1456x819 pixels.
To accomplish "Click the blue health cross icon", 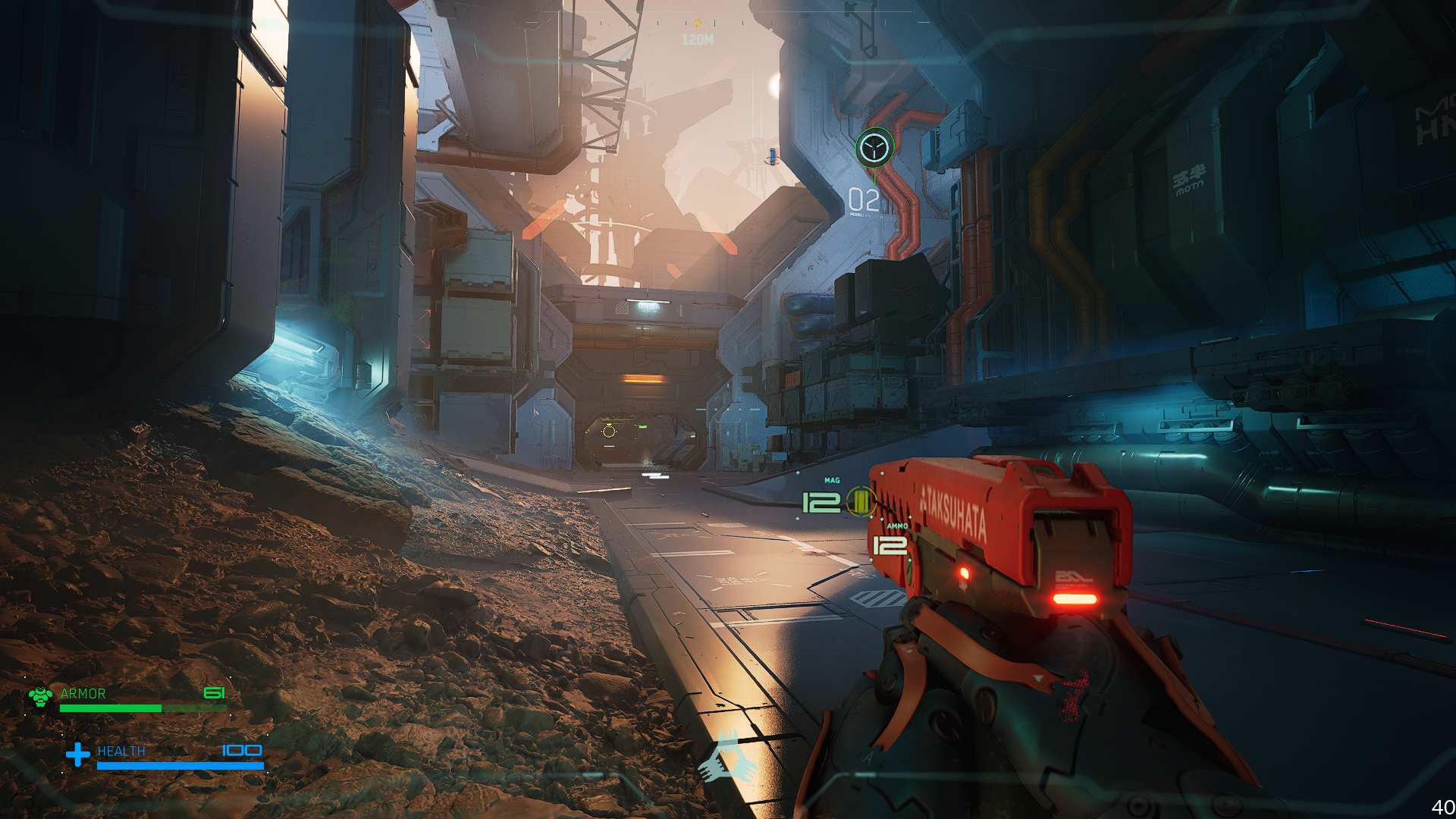I will point(77,754).
